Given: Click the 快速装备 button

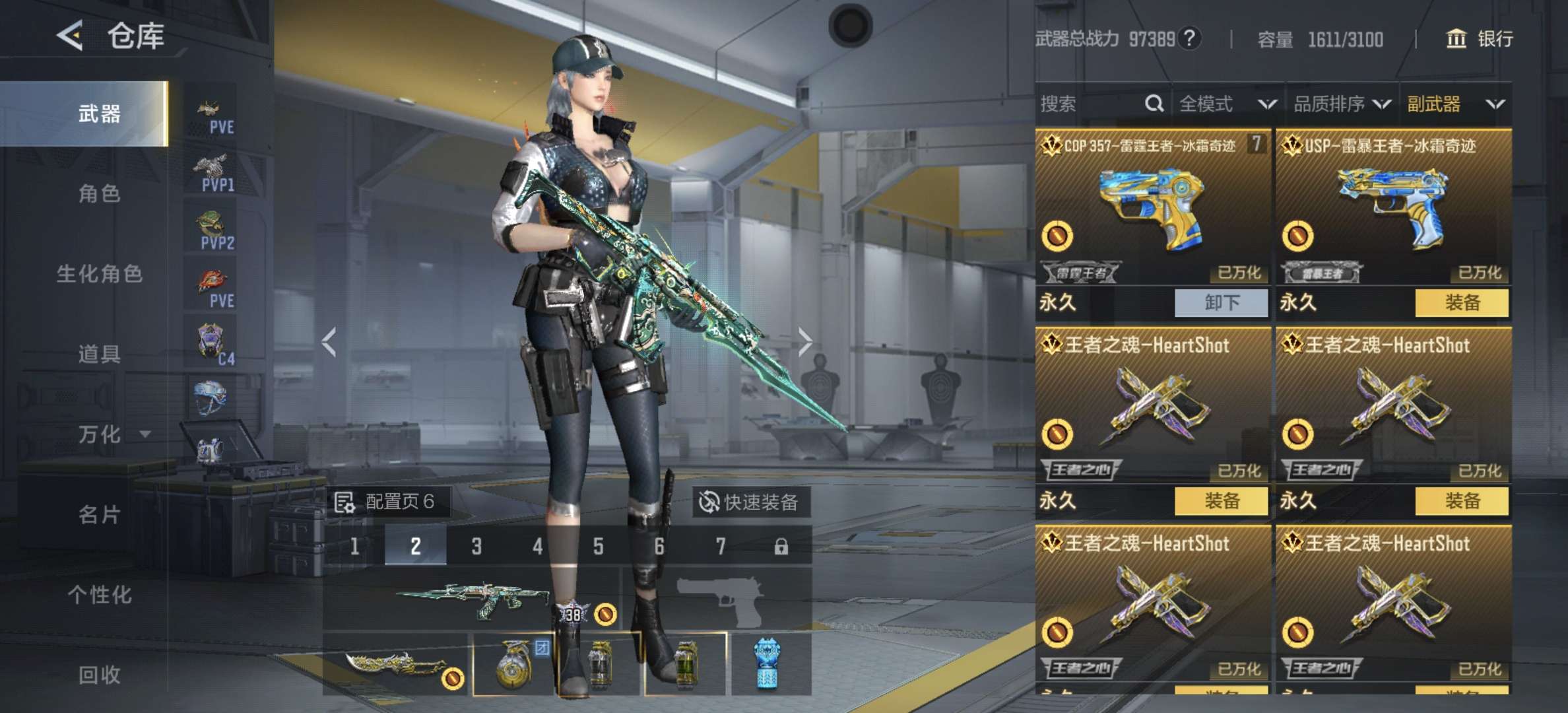Looking at the screenshot, I should point(750,502).
